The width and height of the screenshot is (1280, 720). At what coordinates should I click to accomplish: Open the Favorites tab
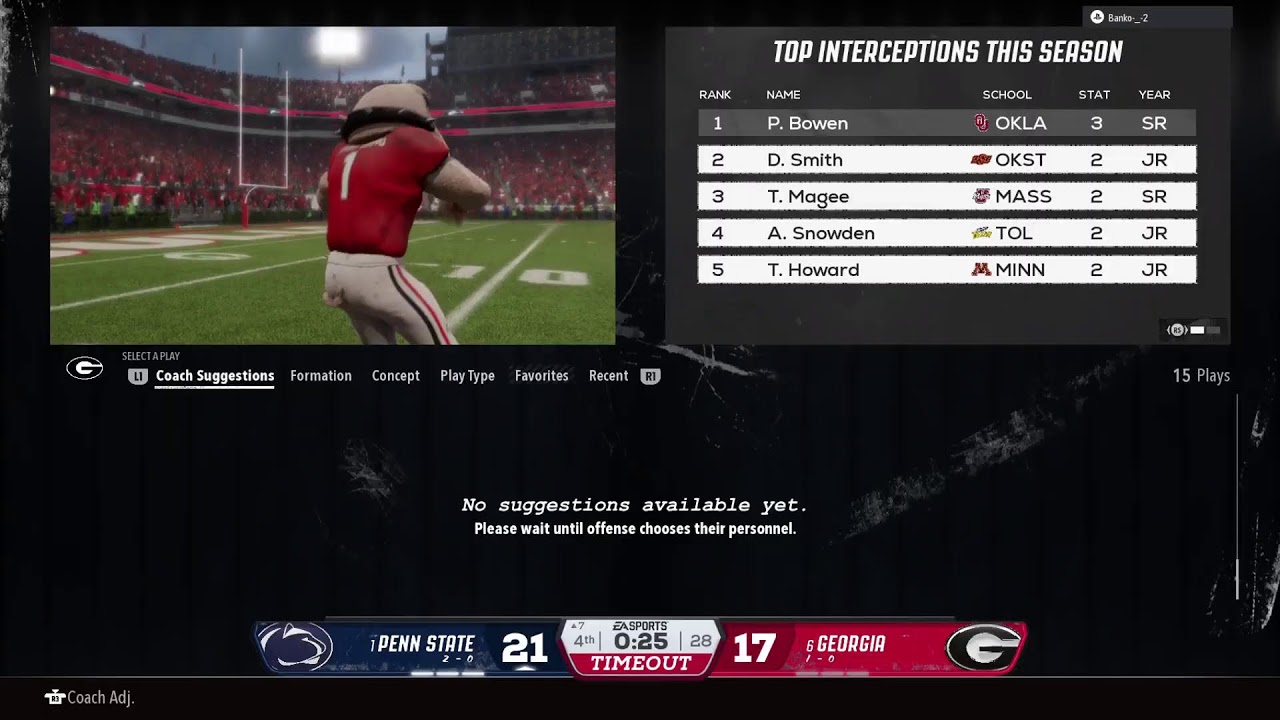(x=541, y=376)
